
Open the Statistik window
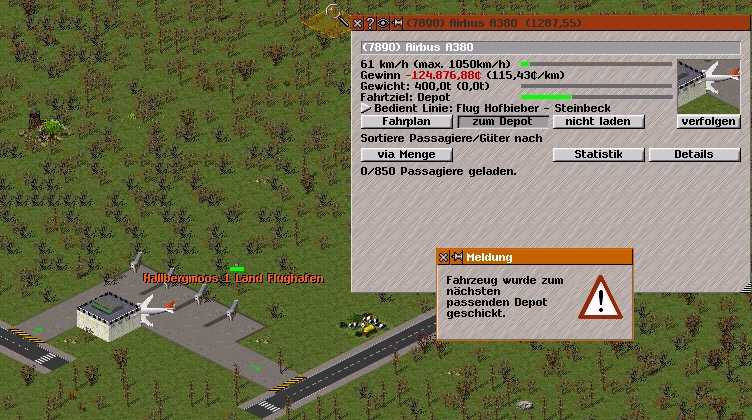[x=598, y=154]
